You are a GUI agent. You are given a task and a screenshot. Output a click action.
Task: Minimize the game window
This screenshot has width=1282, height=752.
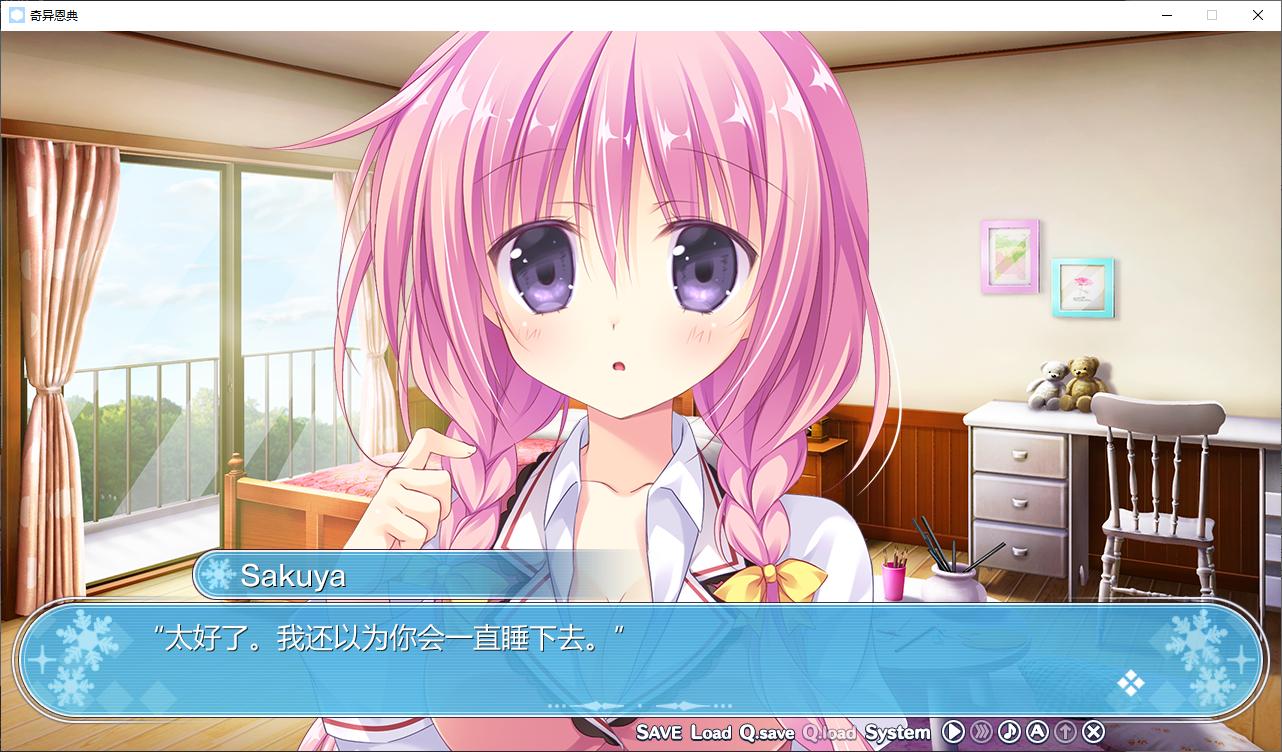tap(1166, 15)
